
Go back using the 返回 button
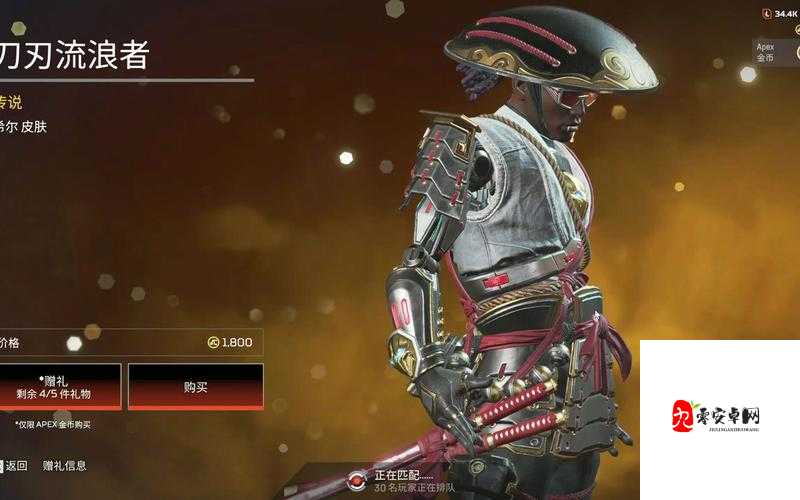point(16,465)
